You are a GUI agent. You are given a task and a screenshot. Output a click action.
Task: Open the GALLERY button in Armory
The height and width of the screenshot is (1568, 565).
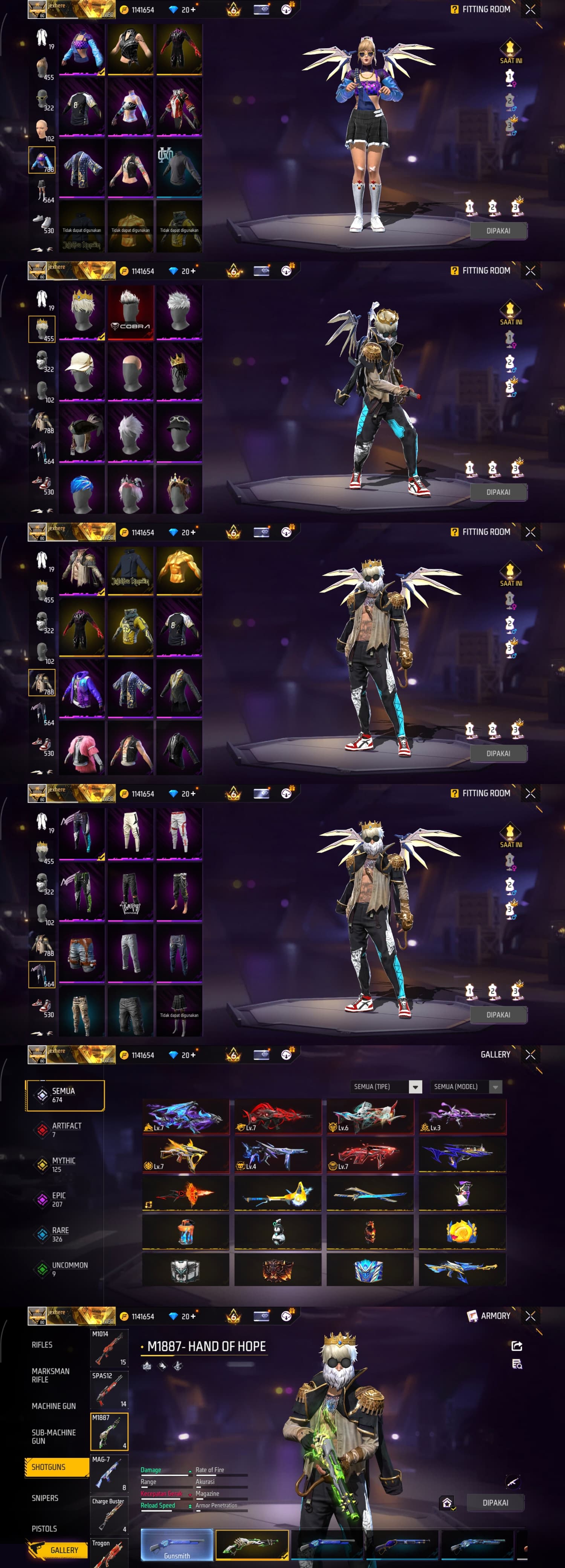point(63,1550)
